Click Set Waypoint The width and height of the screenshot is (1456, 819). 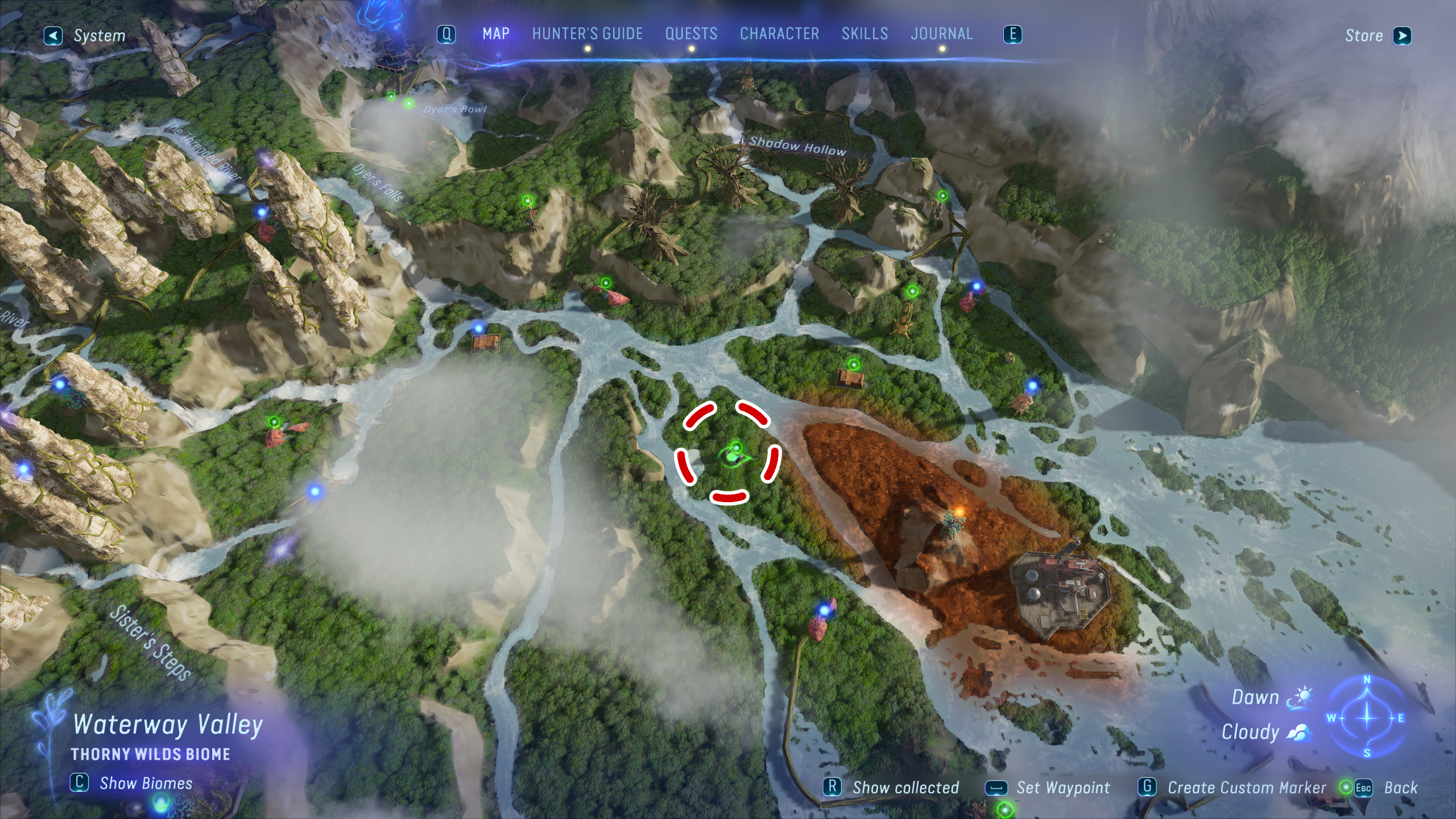(x=1048, y=788)
